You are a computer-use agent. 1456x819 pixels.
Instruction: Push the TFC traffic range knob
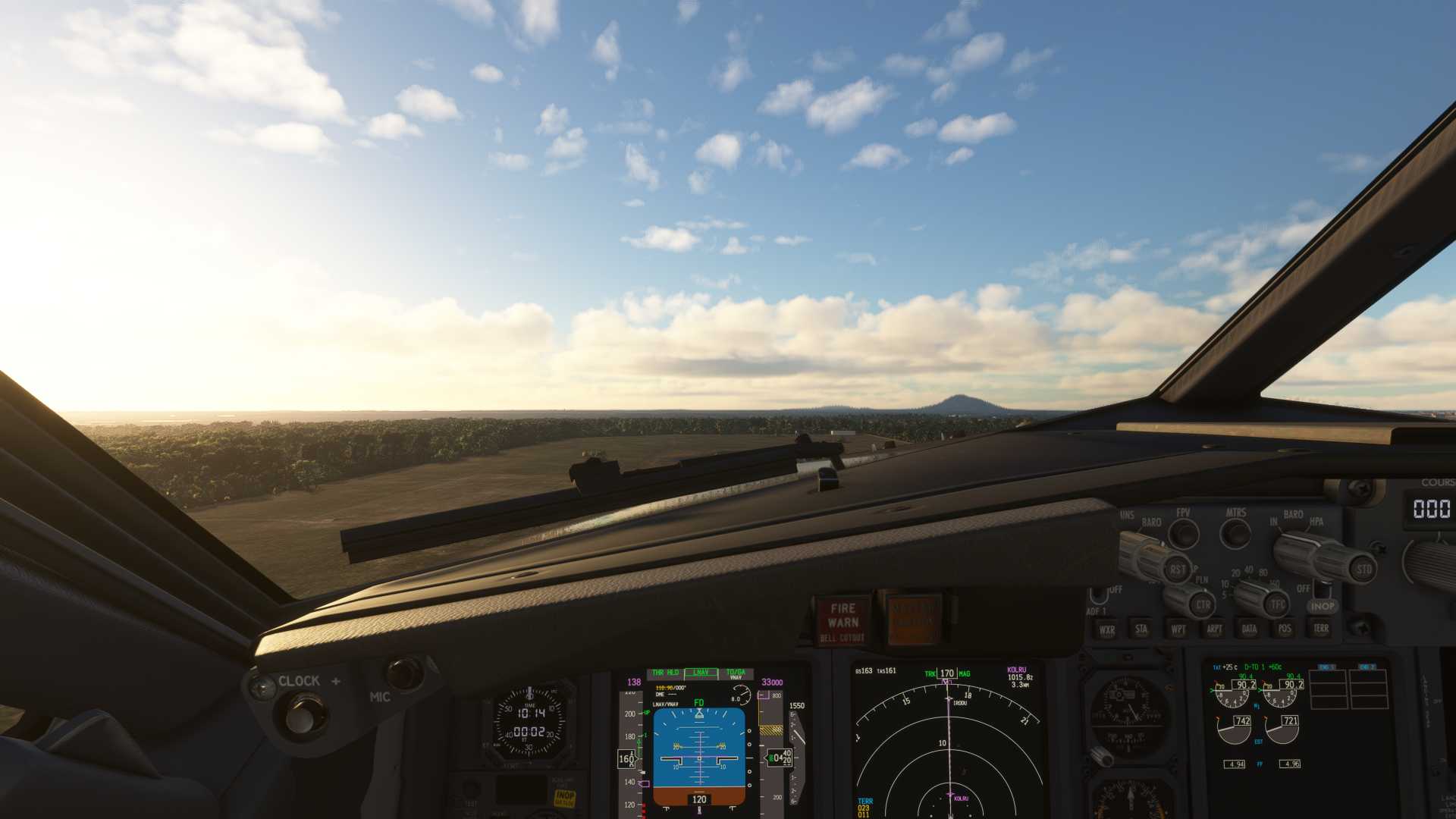click(1278, 604)
